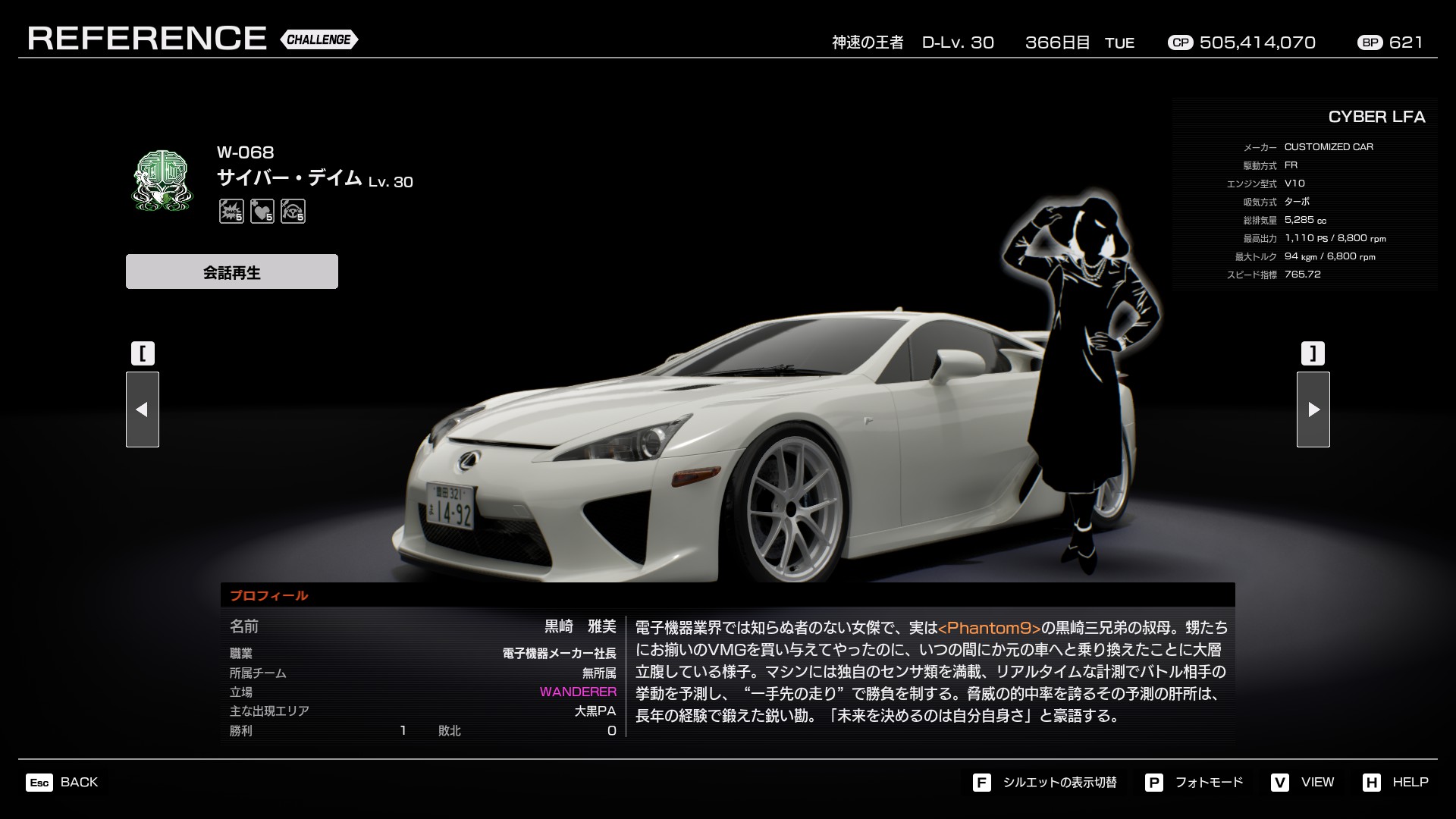Image resolution: width=1456 pixels, height=819 pixels.
Task: Open photo mode (フォトモード)
Action: click(x=1194, y=782)
